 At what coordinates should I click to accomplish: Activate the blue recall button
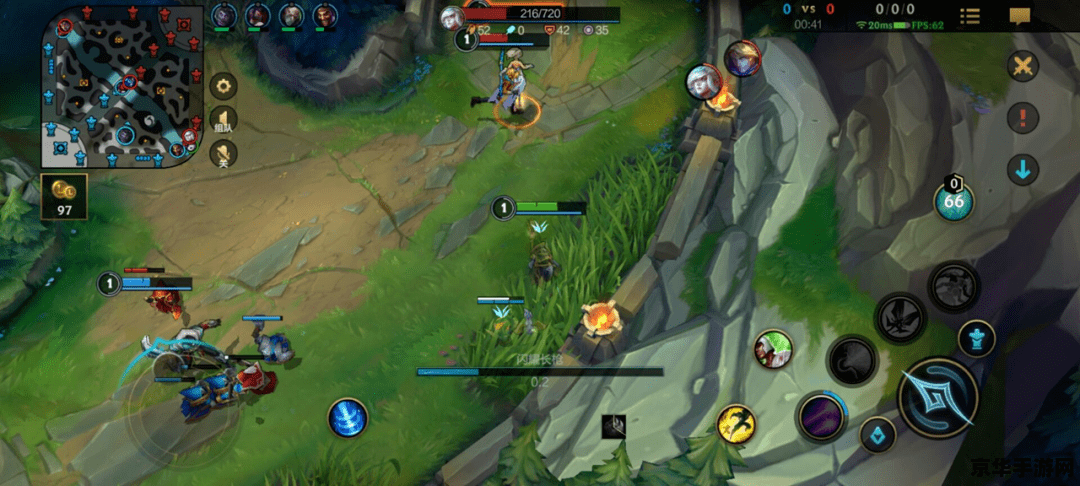[x=348, y=417]
